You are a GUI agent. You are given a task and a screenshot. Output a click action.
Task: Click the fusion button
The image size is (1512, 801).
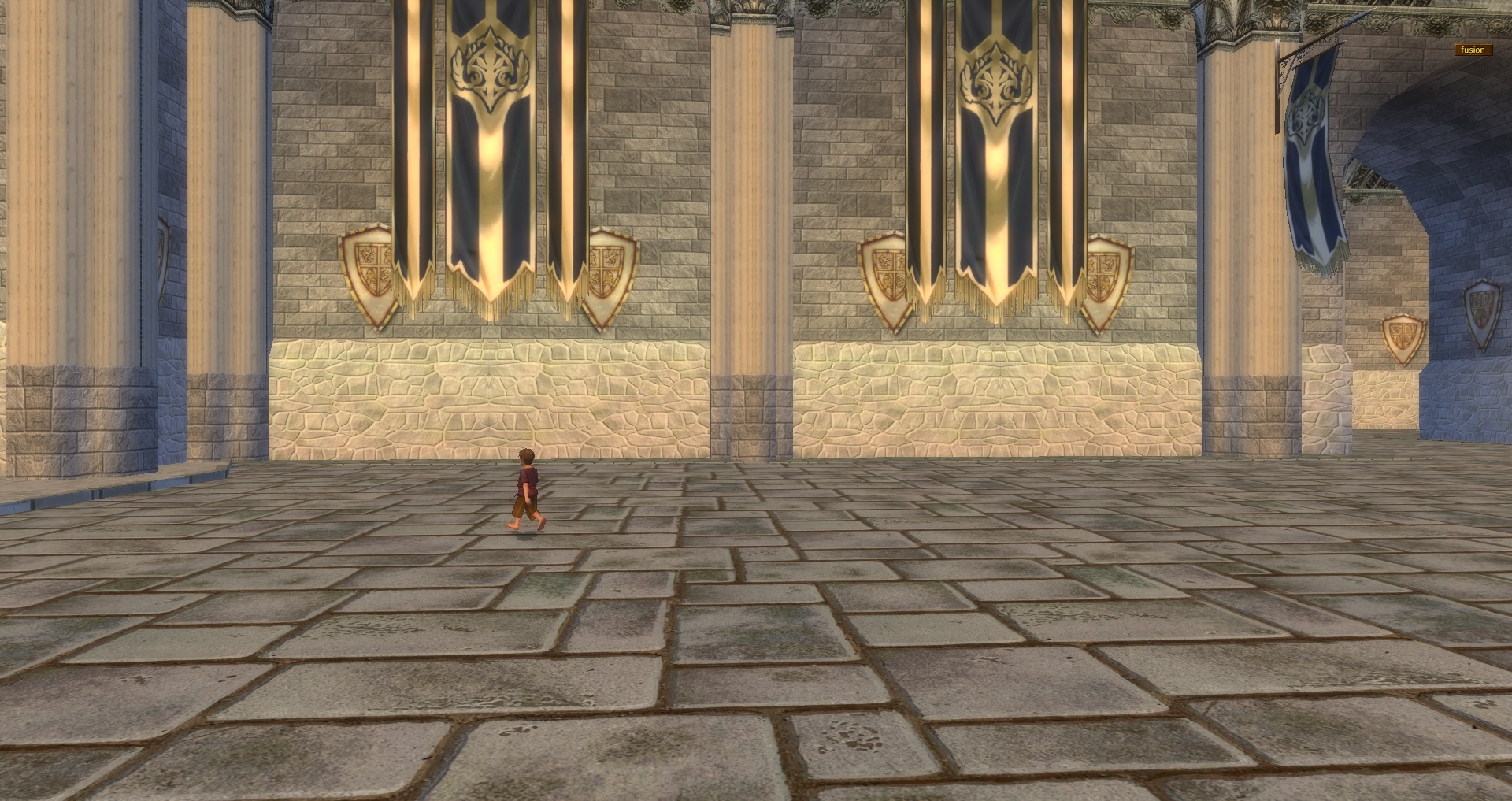pyautogui.click(x=1472, y=50)
